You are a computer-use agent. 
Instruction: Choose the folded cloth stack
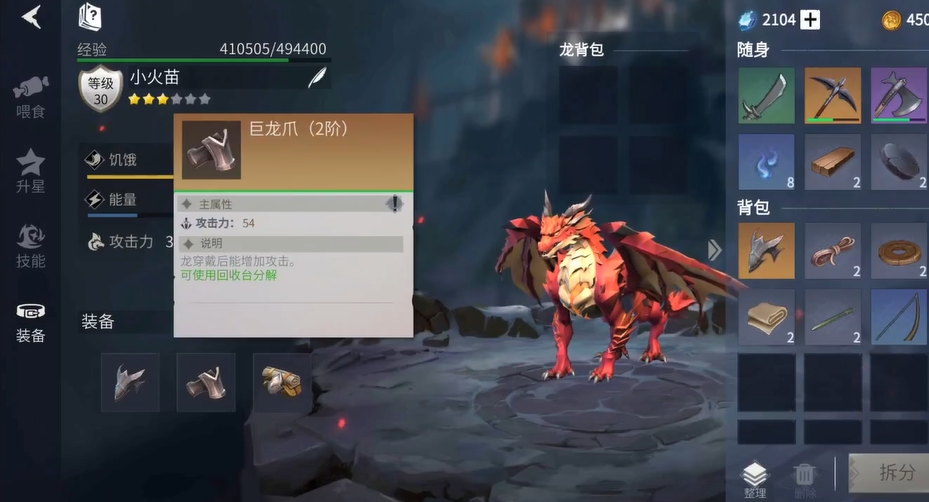click(766, 317)
